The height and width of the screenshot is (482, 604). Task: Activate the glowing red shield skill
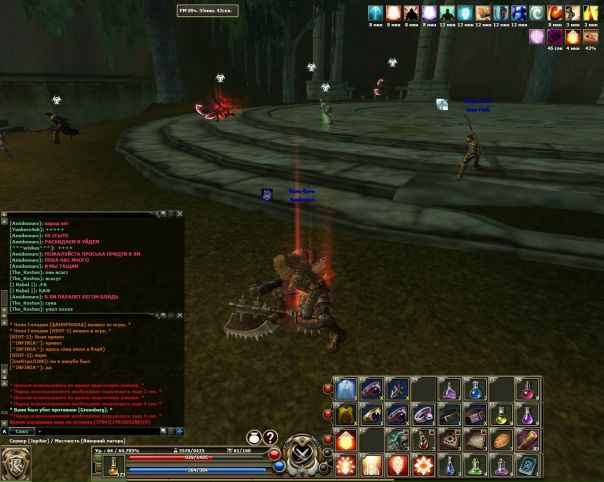point(397,466)
